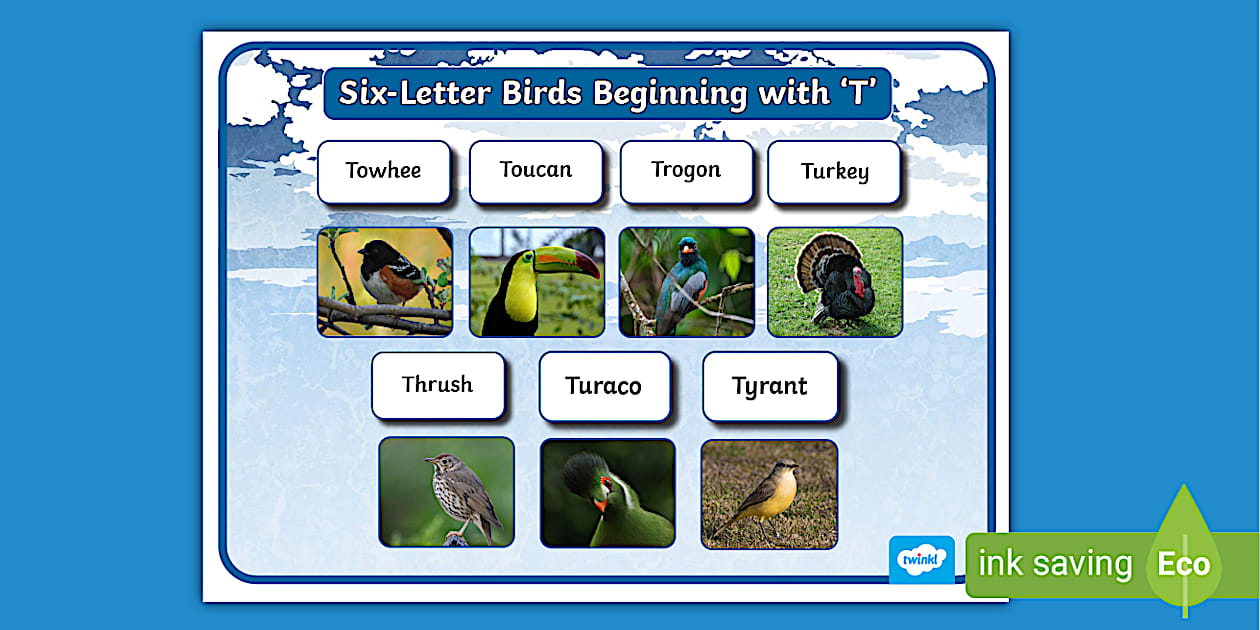Choose the Toucan label
This screenshot has height=630, width=1260.
(x=536, y=171)
